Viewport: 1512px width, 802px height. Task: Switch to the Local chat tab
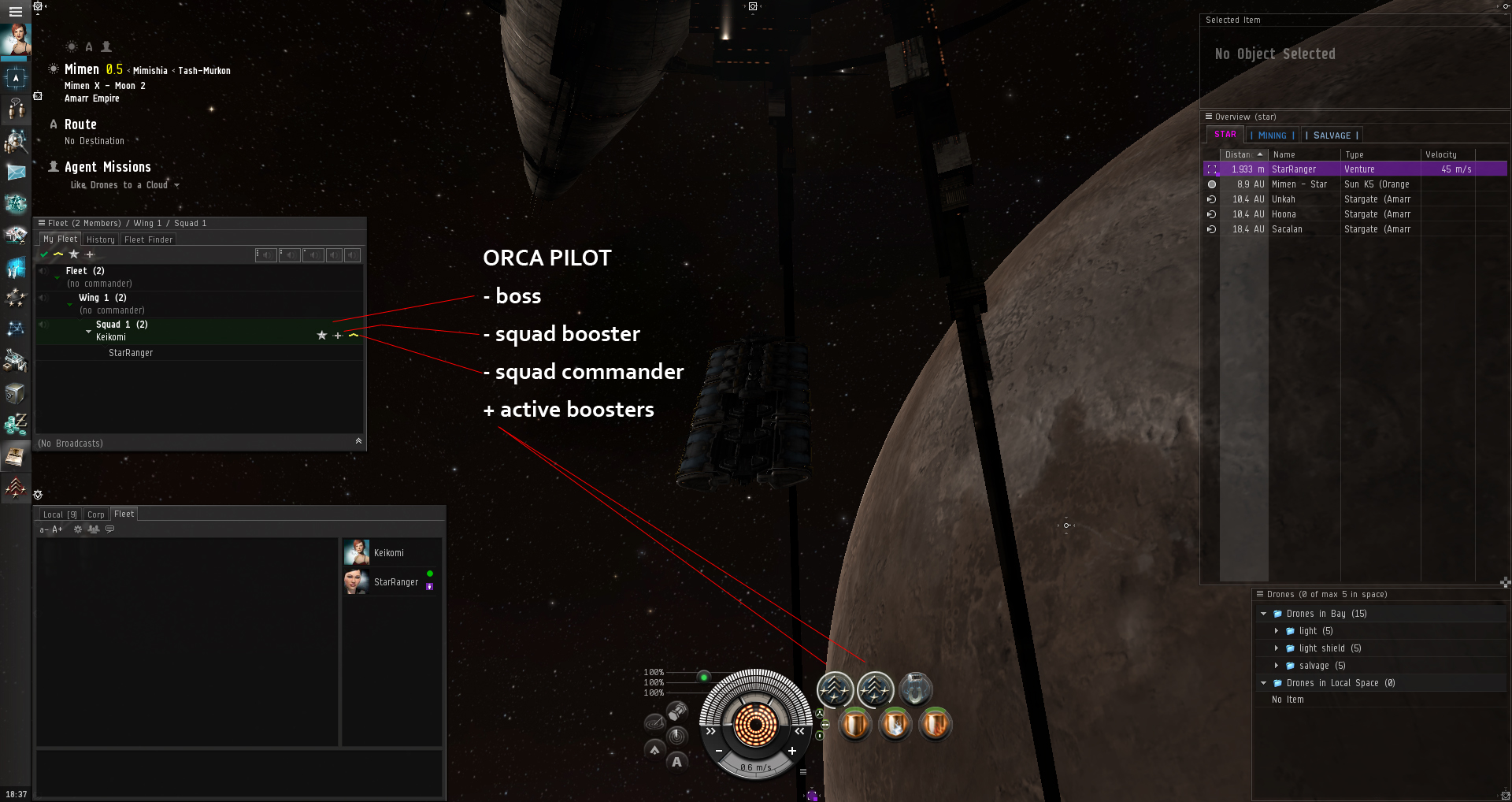[x=59, y=514]
